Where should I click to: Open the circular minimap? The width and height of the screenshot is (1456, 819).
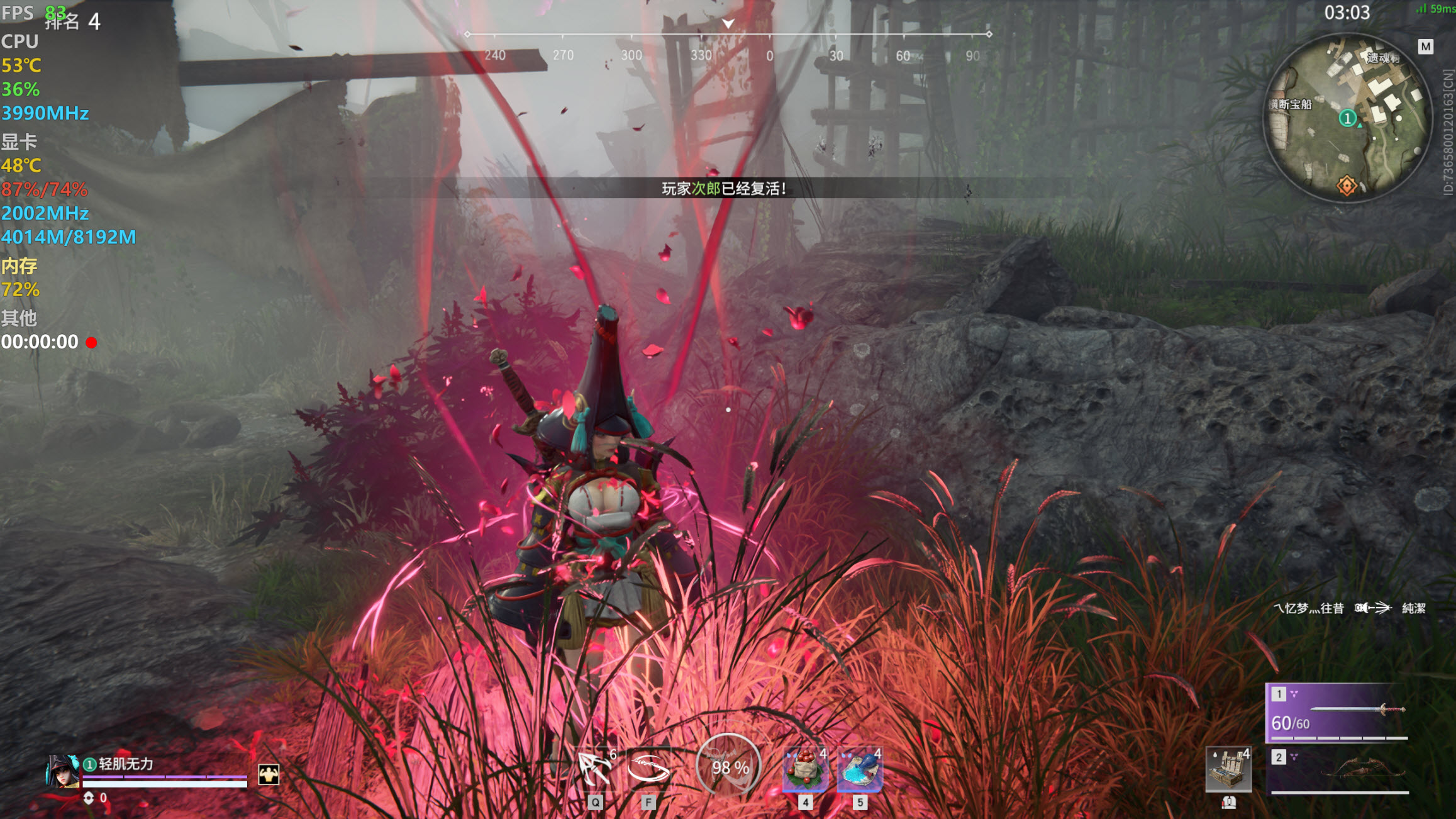coord(1347,118)
